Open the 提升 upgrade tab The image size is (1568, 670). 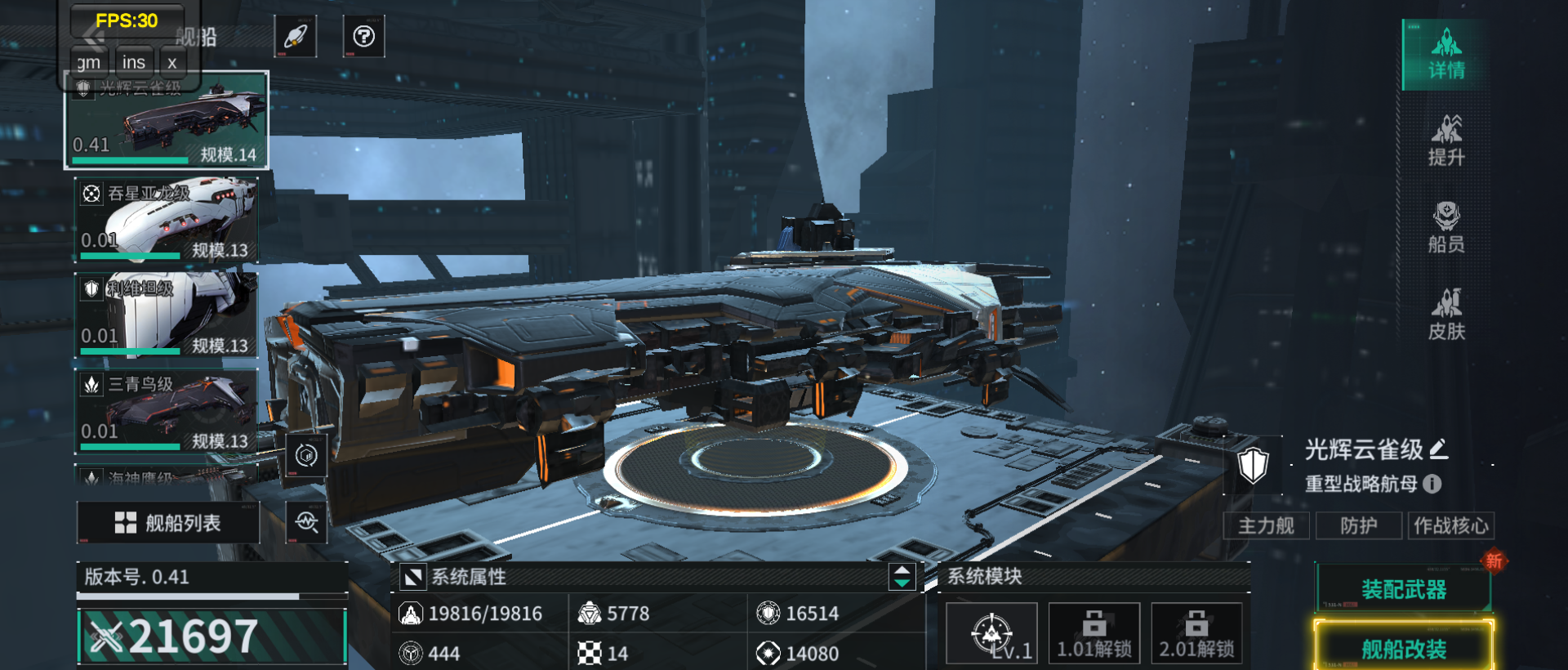tap(1445, 141)
